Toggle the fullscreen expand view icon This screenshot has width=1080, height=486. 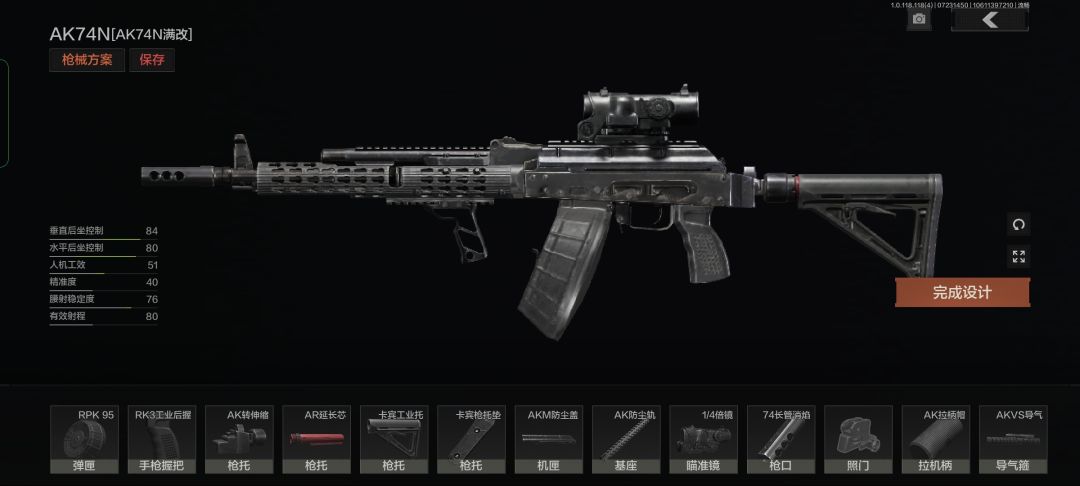tap(1018, 257)
